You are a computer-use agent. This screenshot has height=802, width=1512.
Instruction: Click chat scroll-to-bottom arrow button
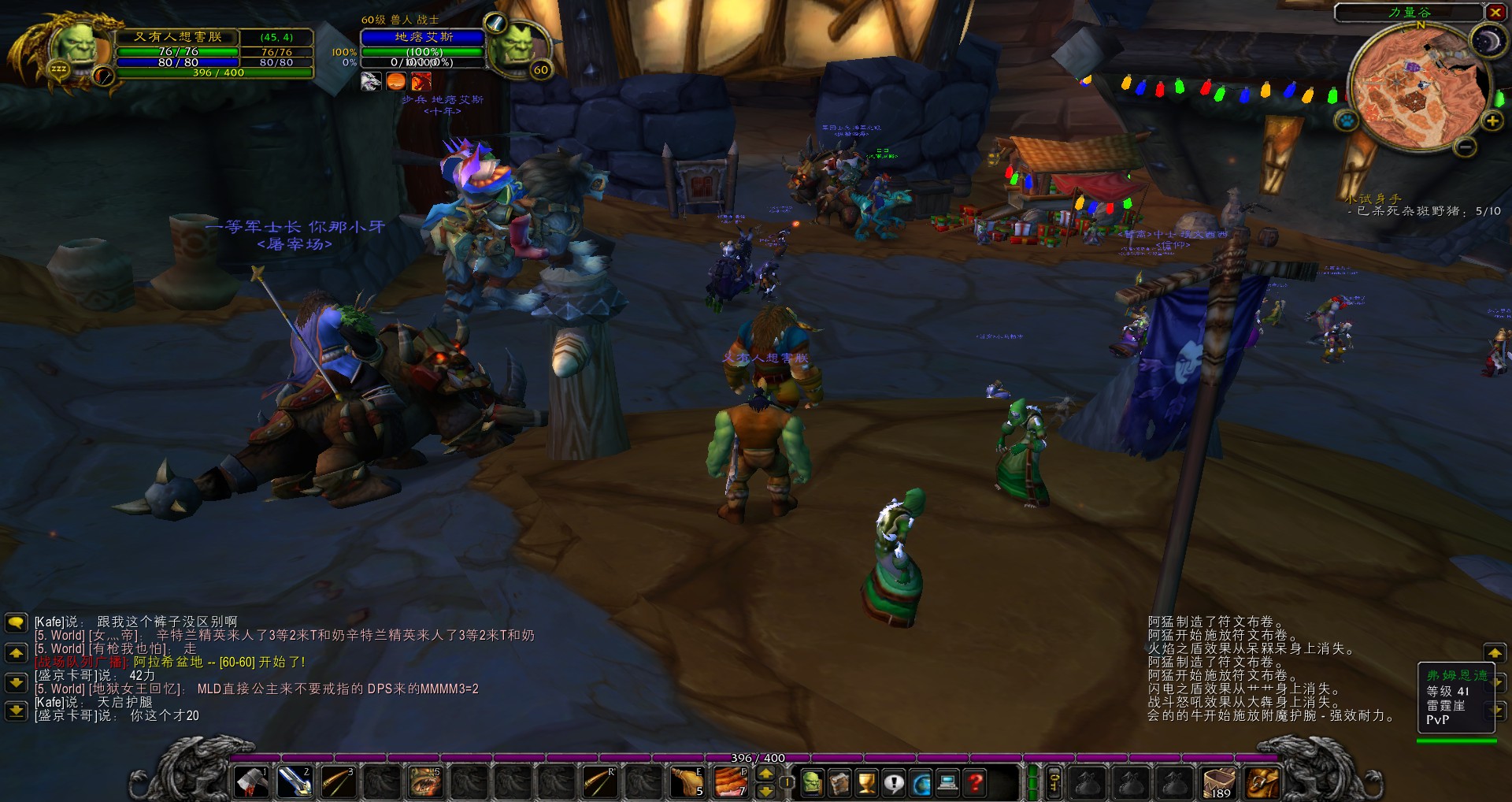point(16,712)
